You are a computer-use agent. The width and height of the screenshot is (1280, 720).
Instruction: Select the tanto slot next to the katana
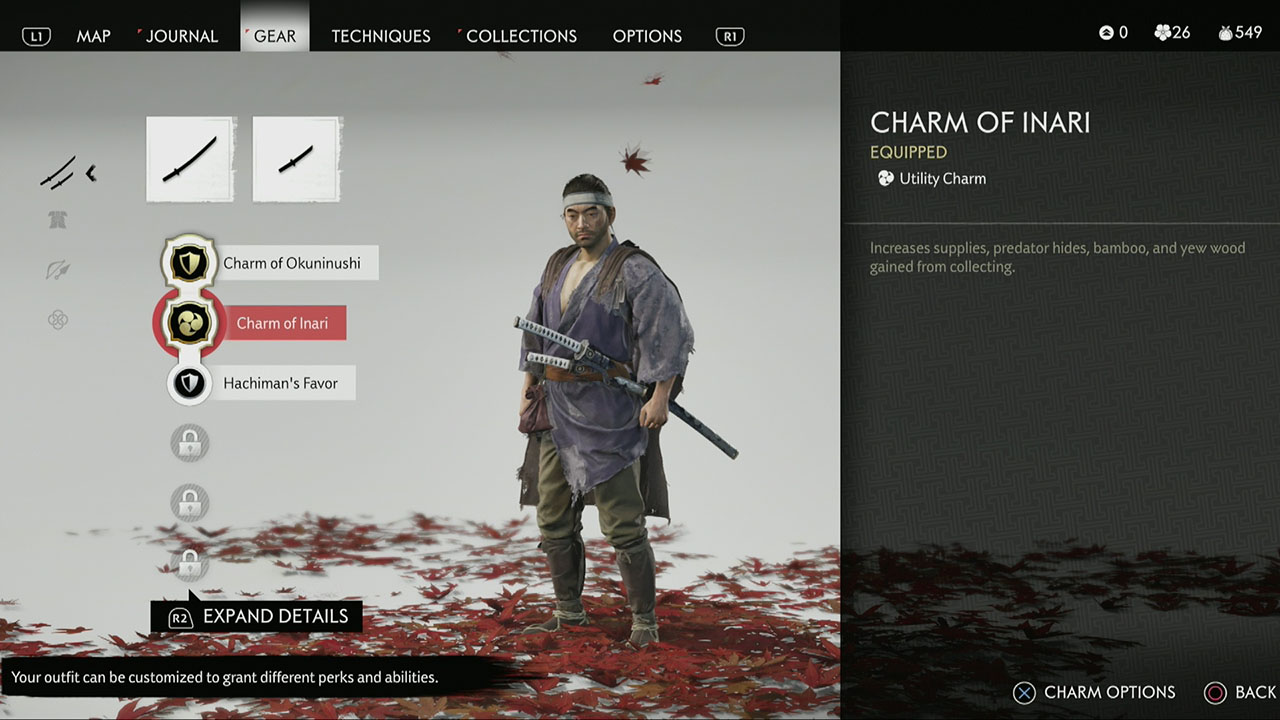[296, 158]
